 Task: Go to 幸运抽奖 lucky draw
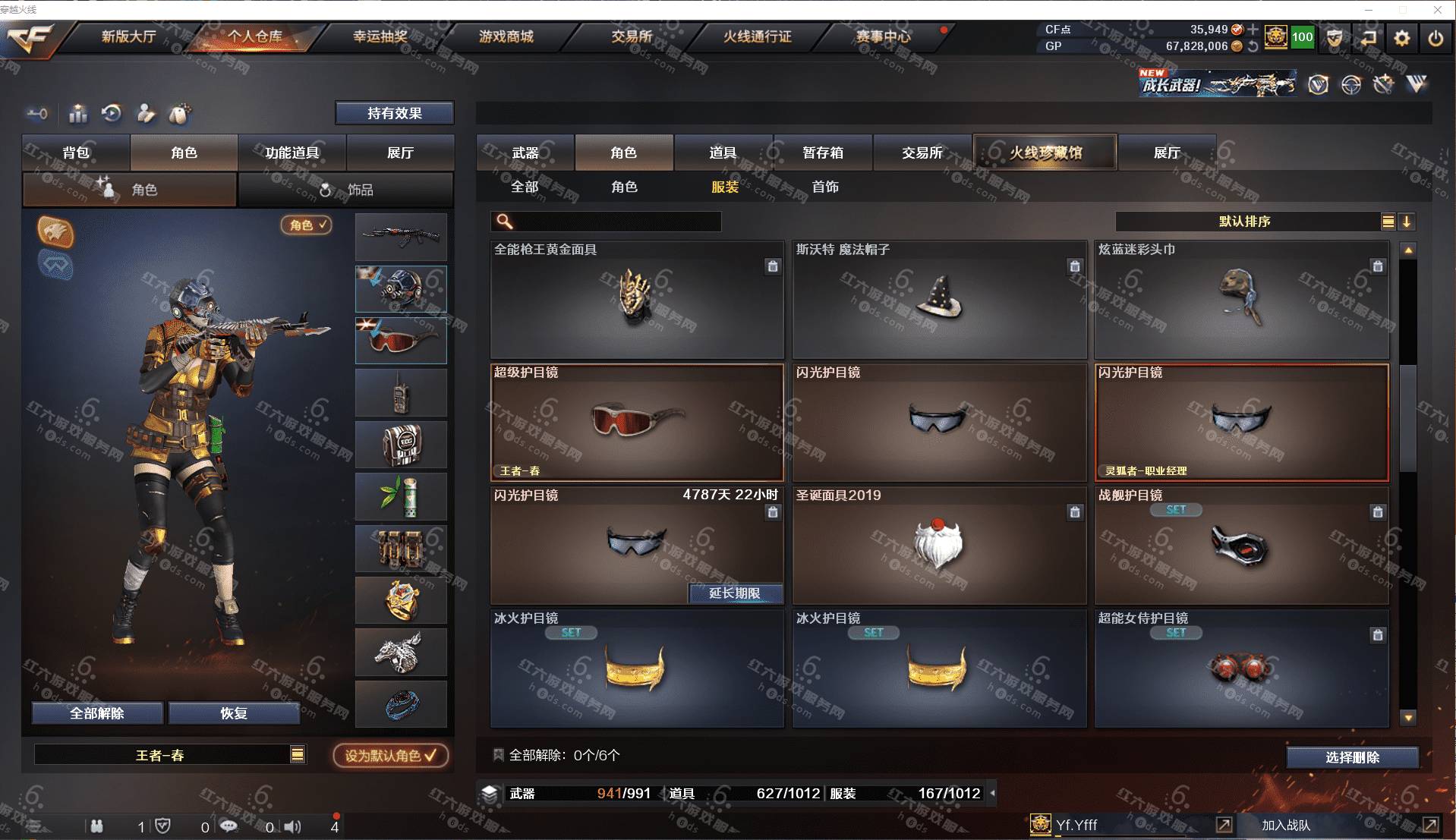click(x=380, y=36)
